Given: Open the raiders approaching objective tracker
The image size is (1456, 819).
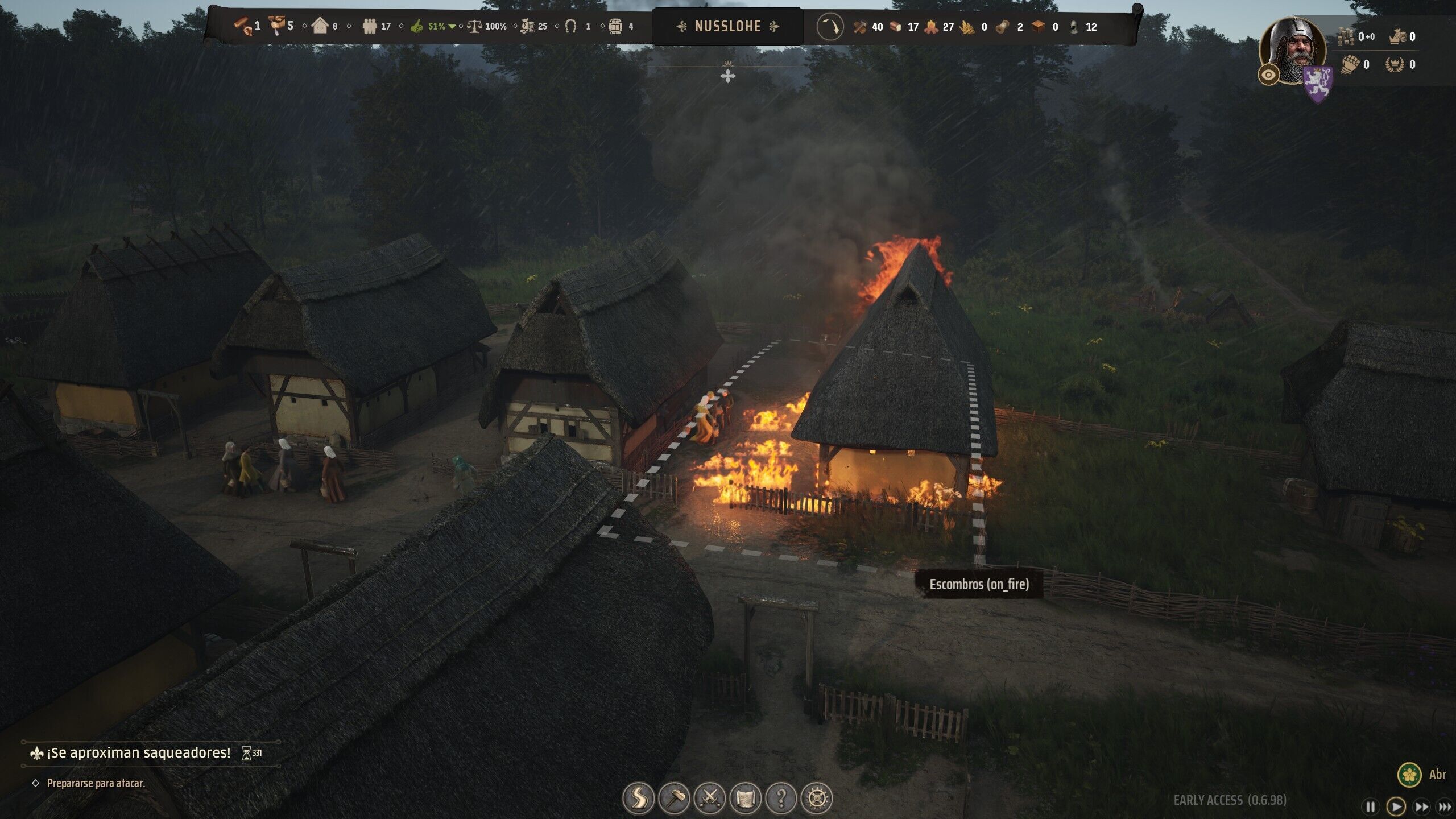Looking at the screenshot, I should (139, 753).
